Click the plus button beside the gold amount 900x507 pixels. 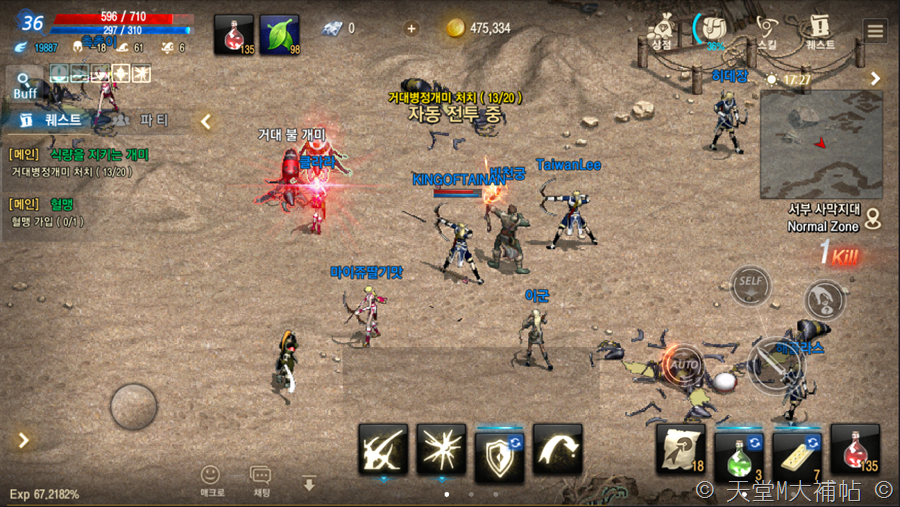(411, 28)
